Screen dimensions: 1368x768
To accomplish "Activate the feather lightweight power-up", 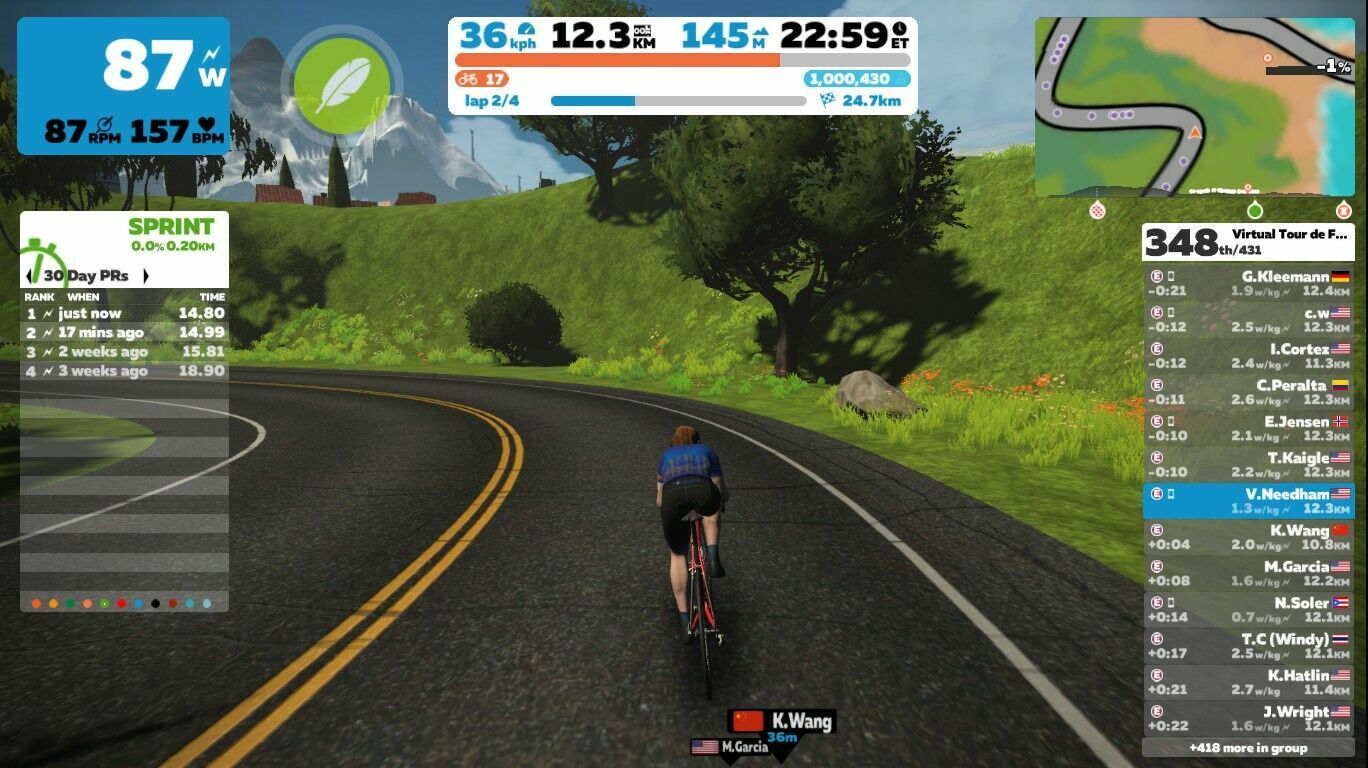I will tap(342, 84).
